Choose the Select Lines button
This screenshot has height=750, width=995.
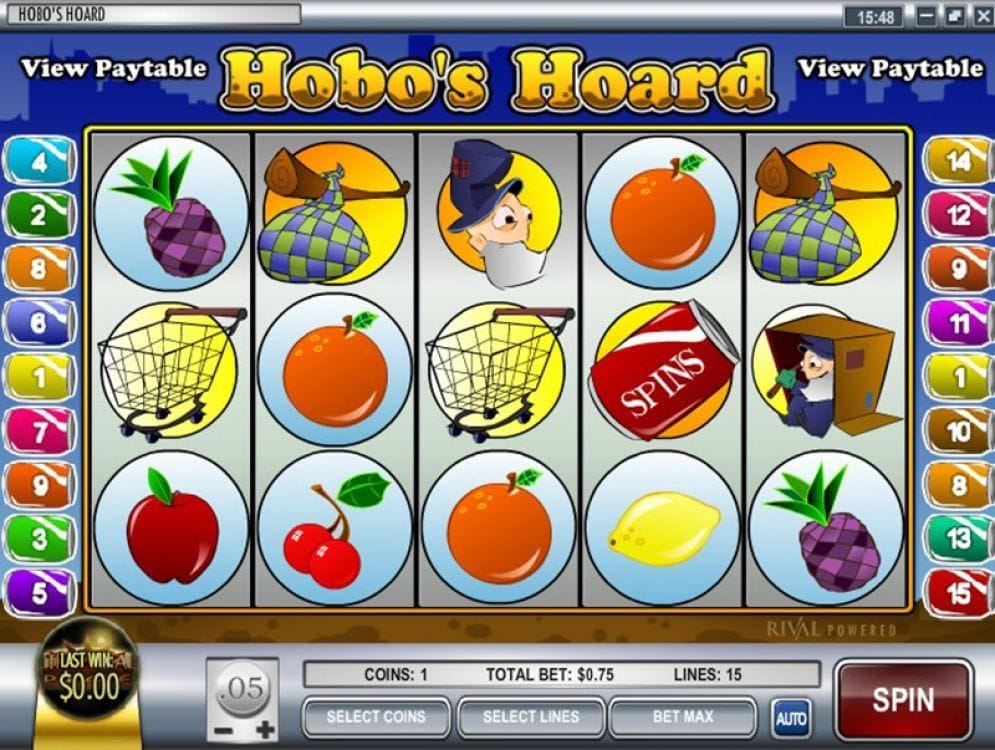tap(531, 717)
